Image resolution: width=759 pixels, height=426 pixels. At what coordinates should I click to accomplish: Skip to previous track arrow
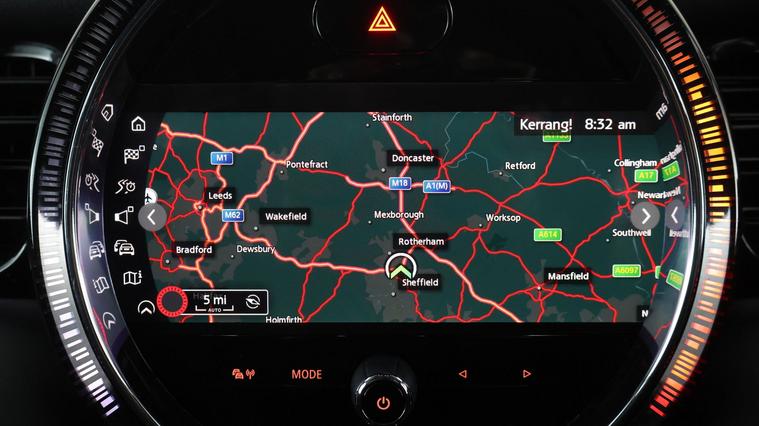click(462, 374)
